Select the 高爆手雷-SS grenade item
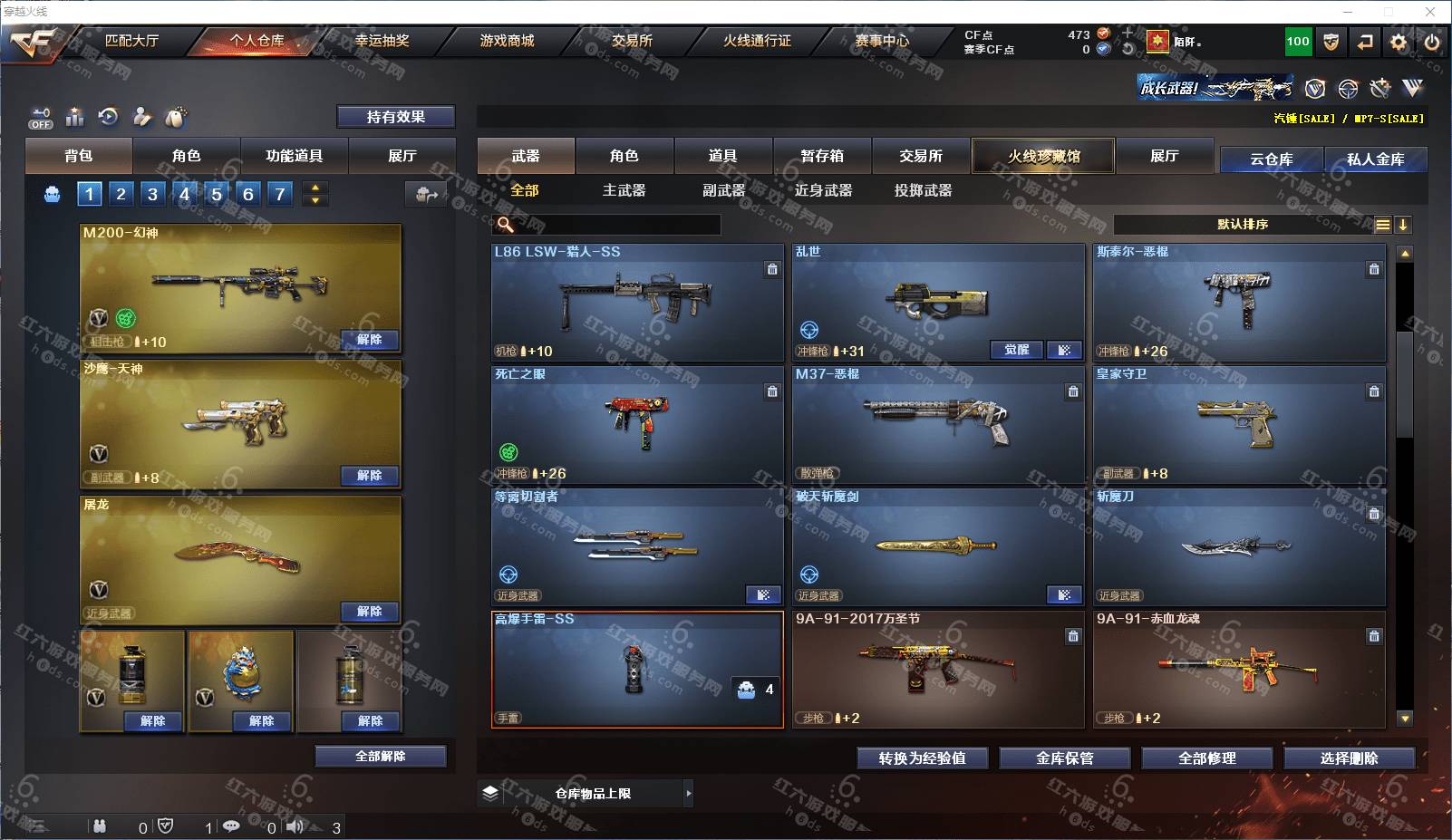This screenshot has width=1452, height=840. (x=636, y=669)
